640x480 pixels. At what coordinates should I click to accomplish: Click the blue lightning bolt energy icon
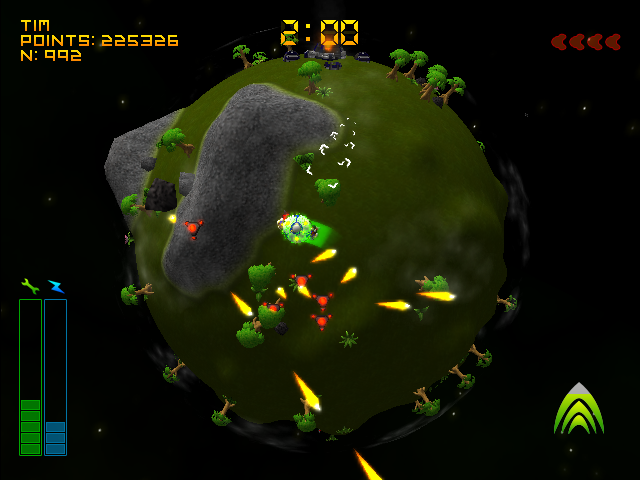pyautogui.click(x=55, y=286)
